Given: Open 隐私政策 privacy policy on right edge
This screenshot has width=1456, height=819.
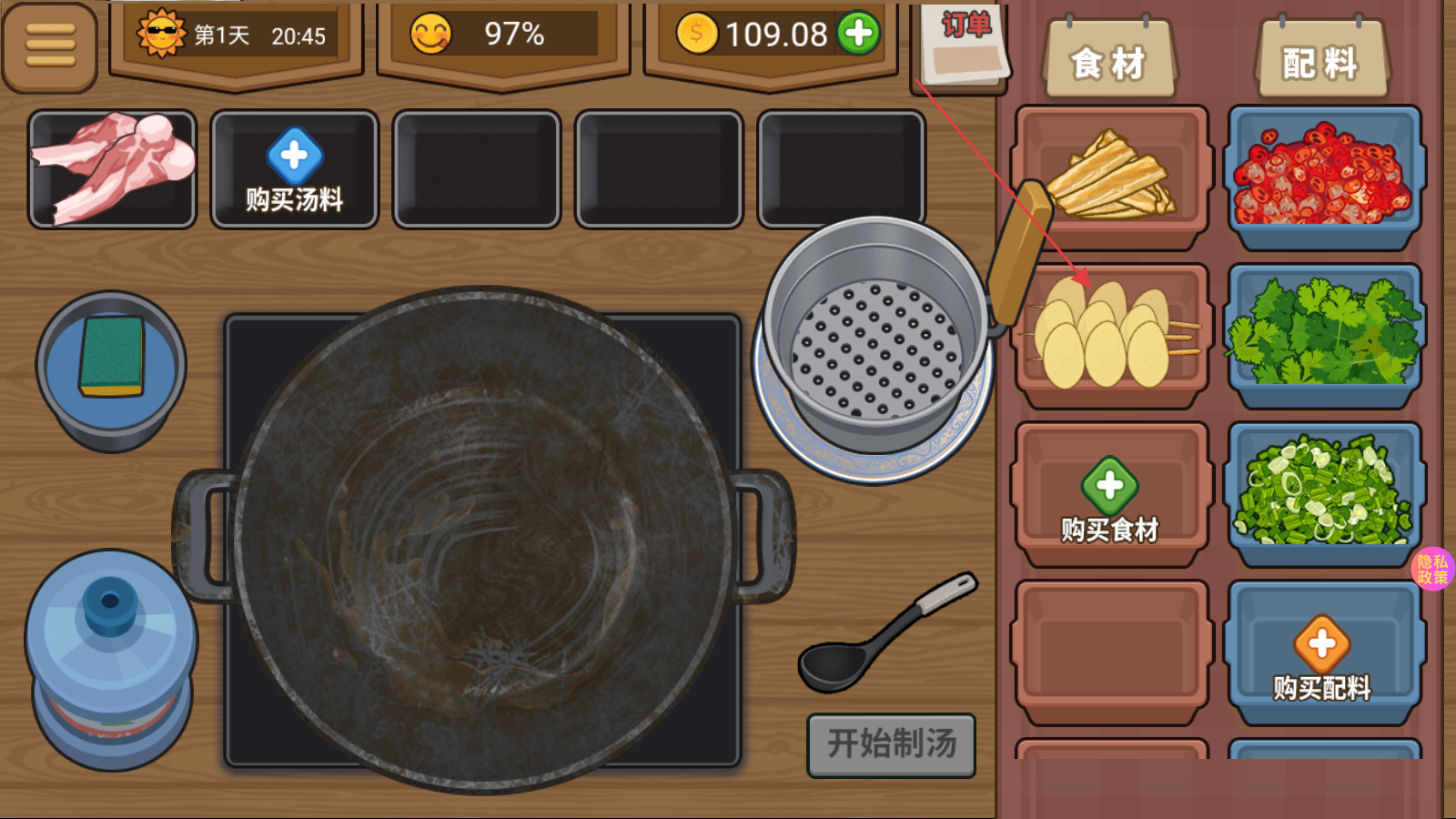Looking at the screenshot, I should (x=1432, y=569).
